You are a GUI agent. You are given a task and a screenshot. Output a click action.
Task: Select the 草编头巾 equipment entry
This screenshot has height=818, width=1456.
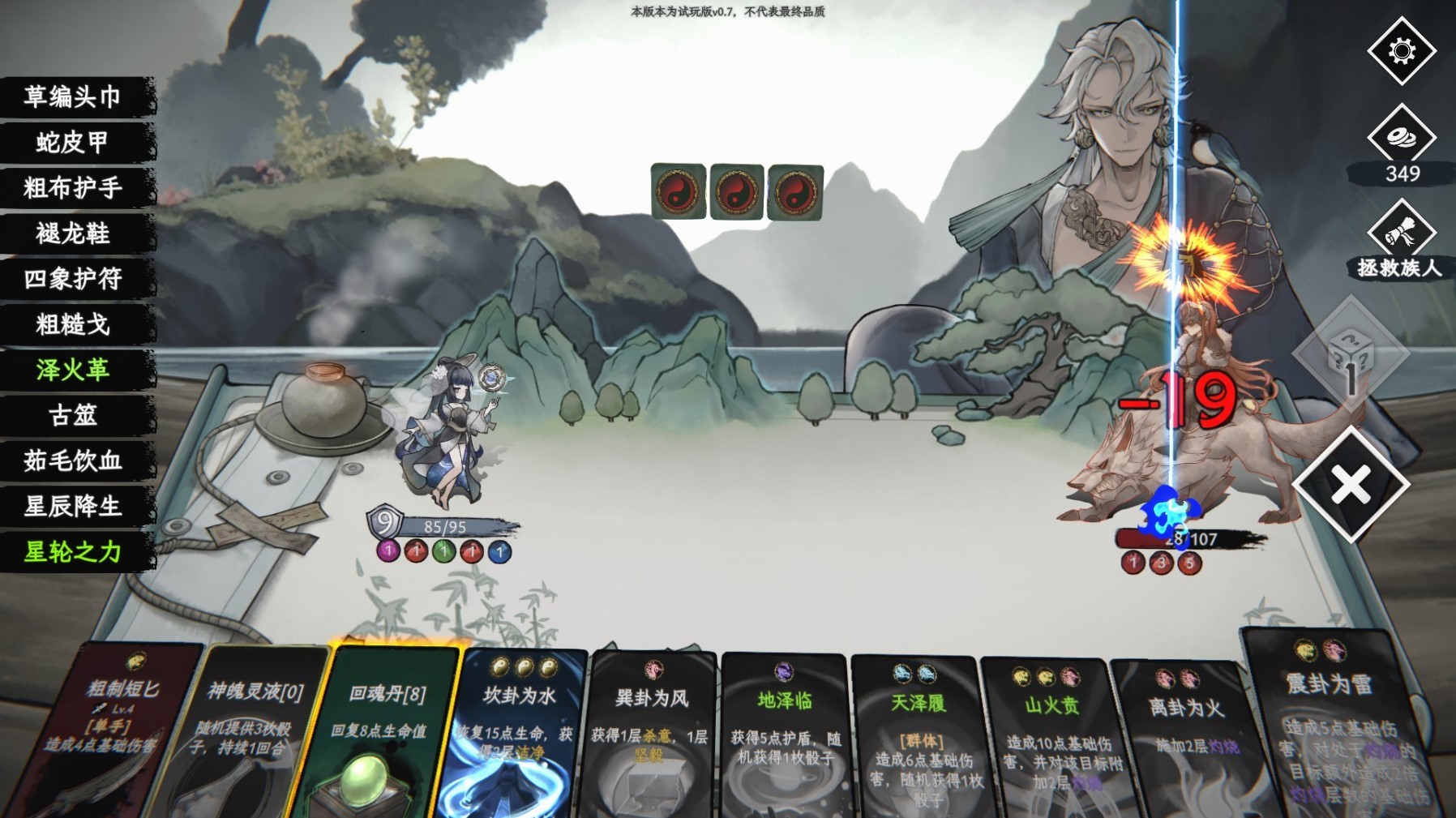[x=73, y=97]
